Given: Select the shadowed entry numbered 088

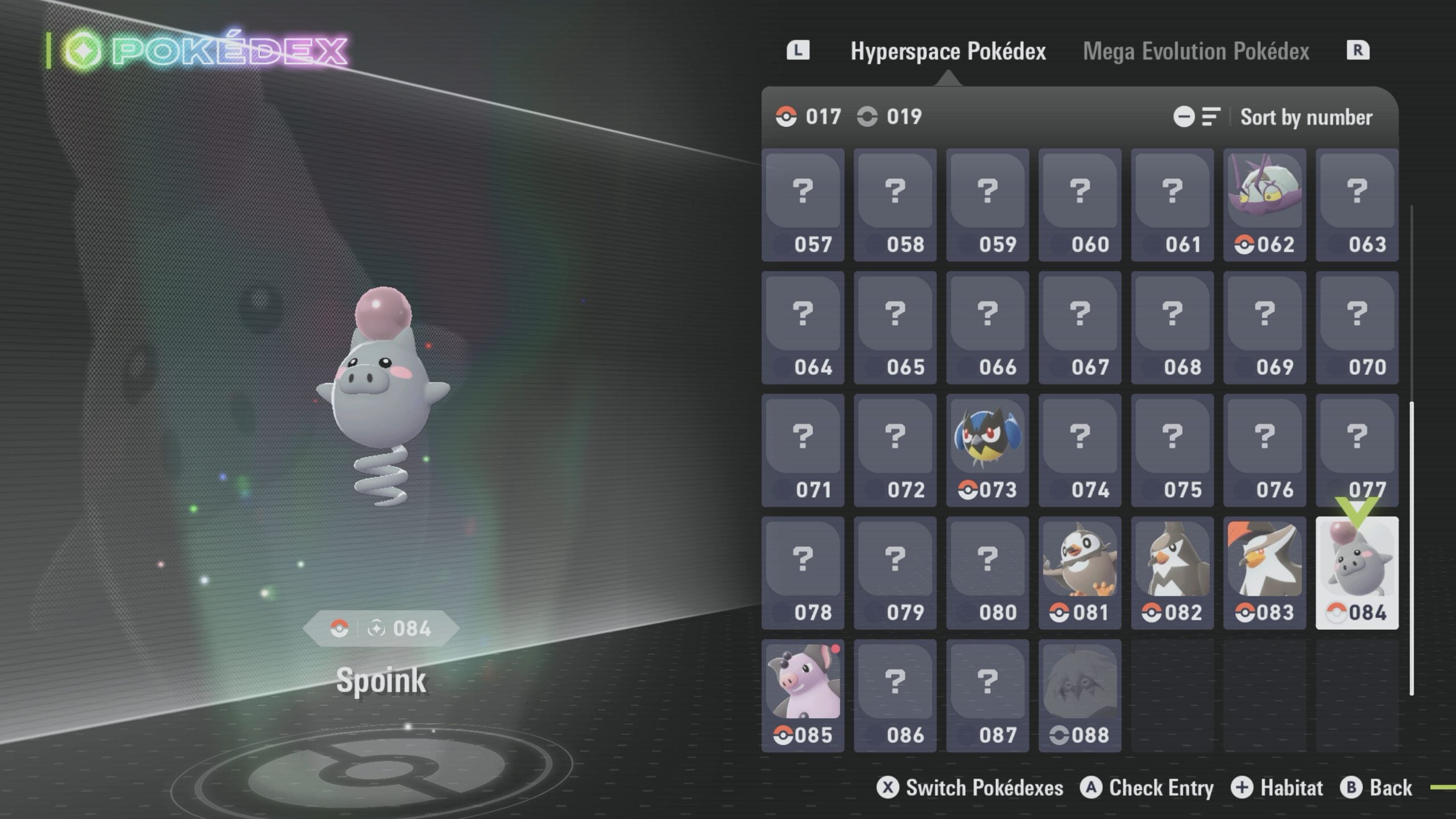Looking at the screenshot, I should tap(1079, 695).
